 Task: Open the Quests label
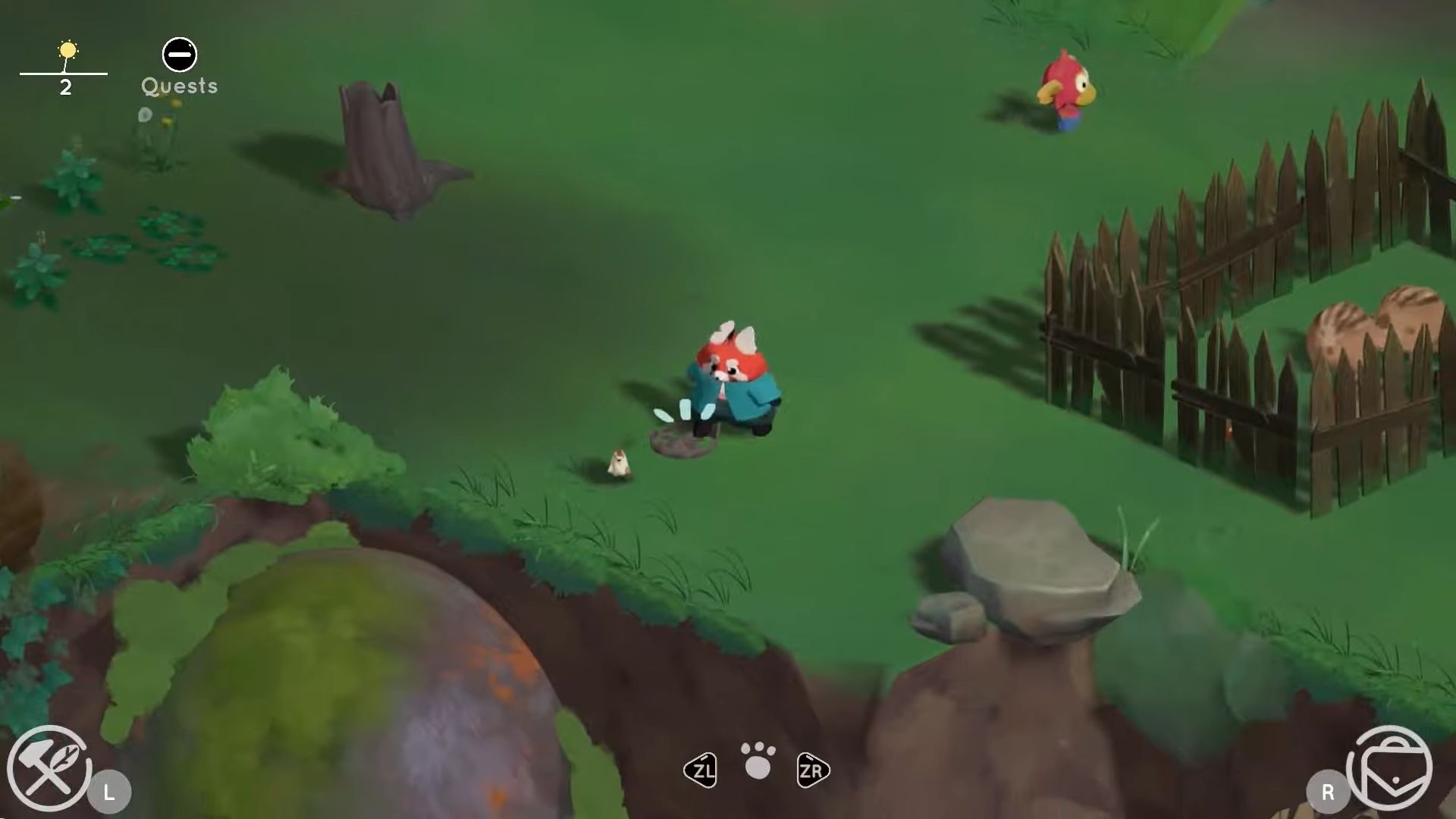click(x=179, y=86)
